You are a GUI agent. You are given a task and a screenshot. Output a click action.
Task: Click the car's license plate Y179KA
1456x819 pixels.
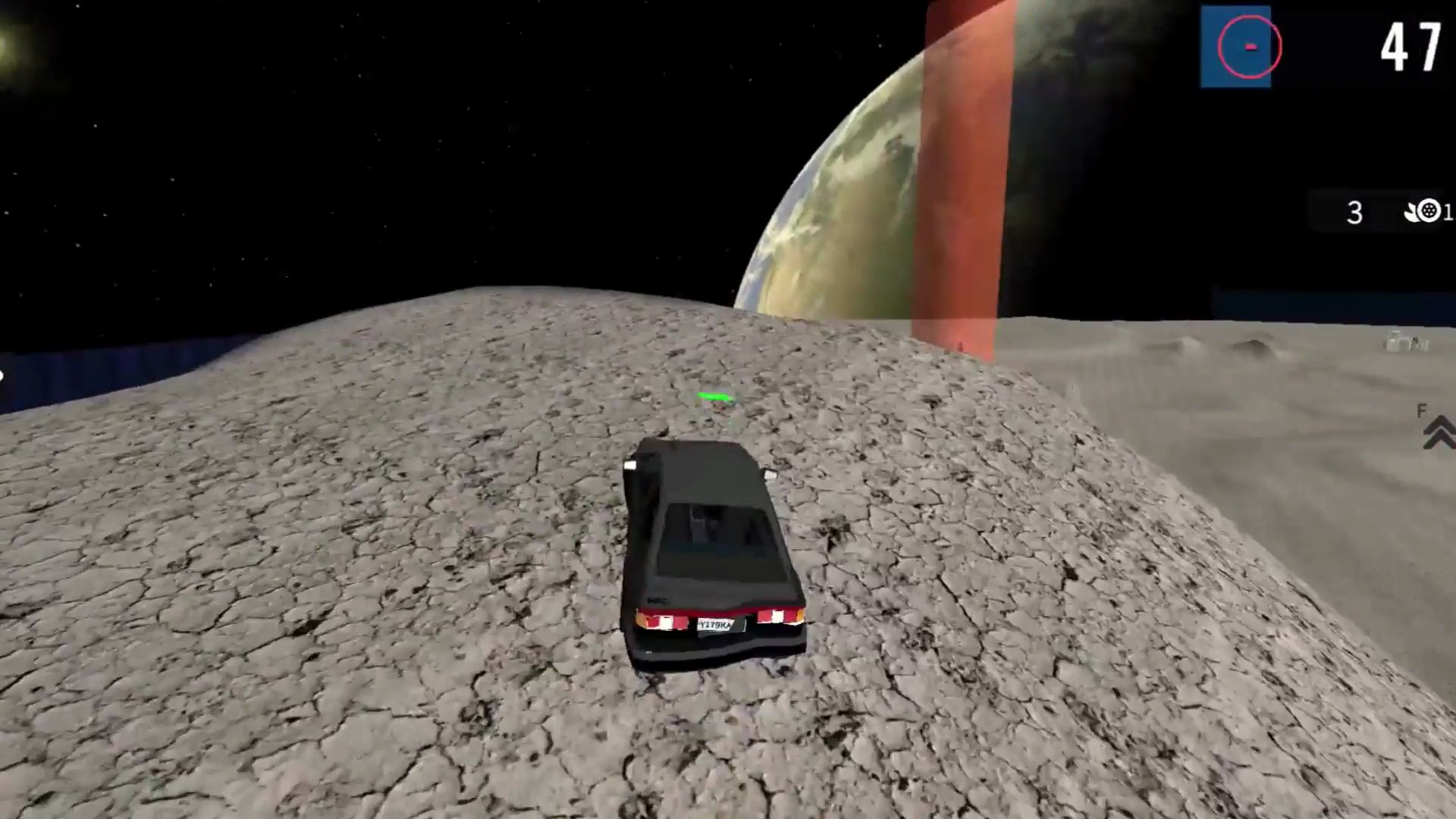pyautogui.click(x=717, y=624)
